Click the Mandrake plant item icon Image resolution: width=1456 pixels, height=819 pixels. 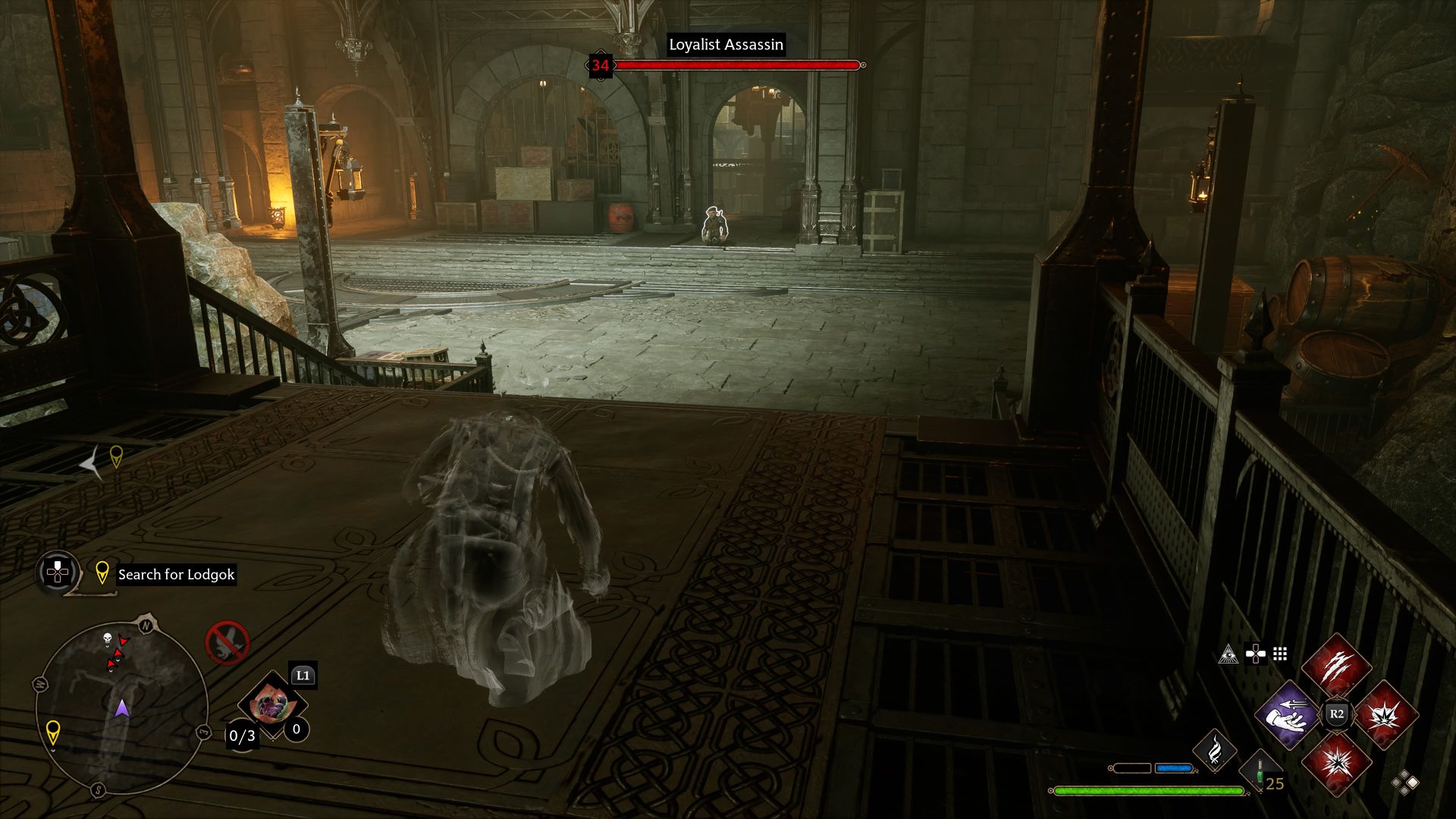click(271, 702)
